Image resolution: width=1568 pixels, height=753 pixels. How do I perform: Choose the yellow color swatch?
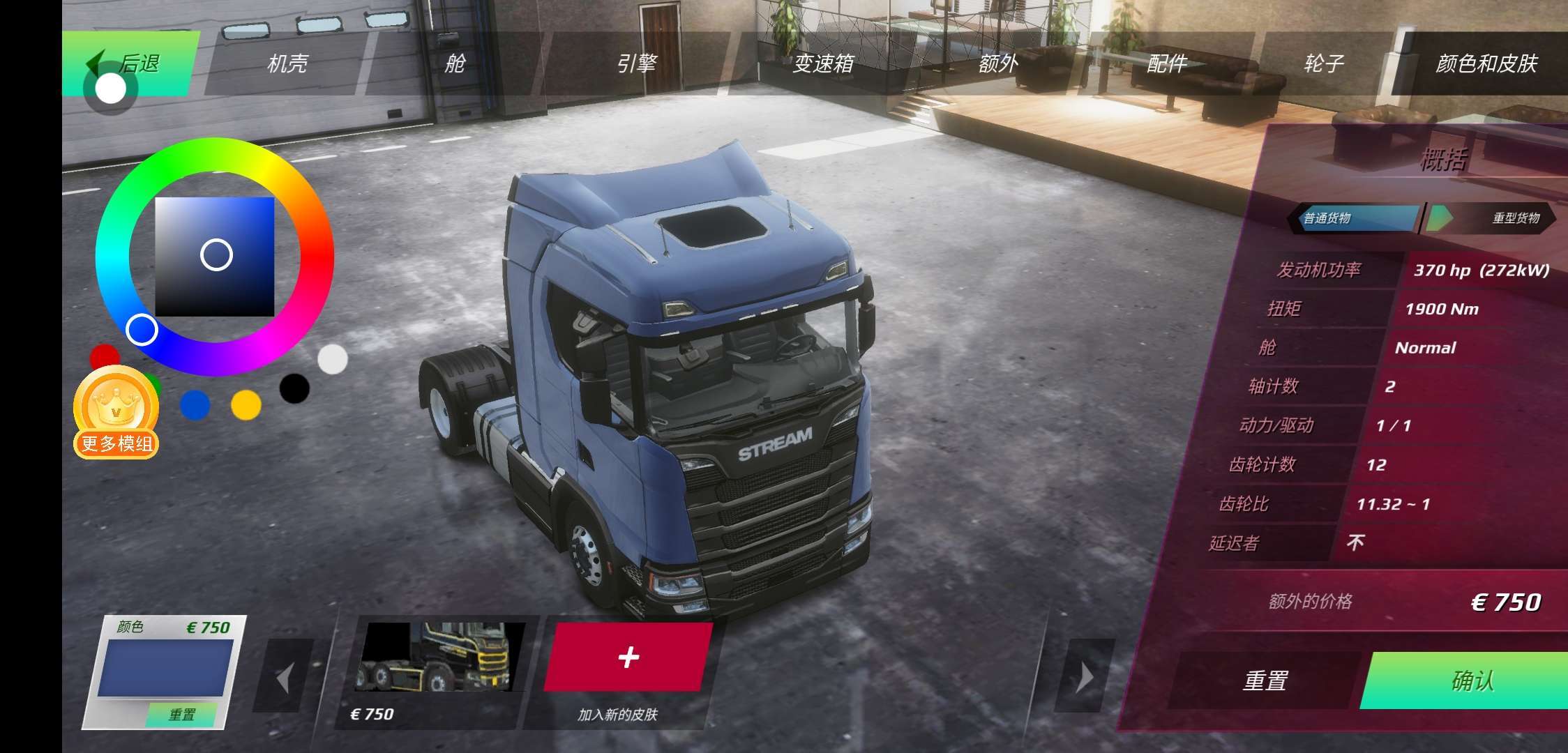pyautogui.click(x=246, y=405)
